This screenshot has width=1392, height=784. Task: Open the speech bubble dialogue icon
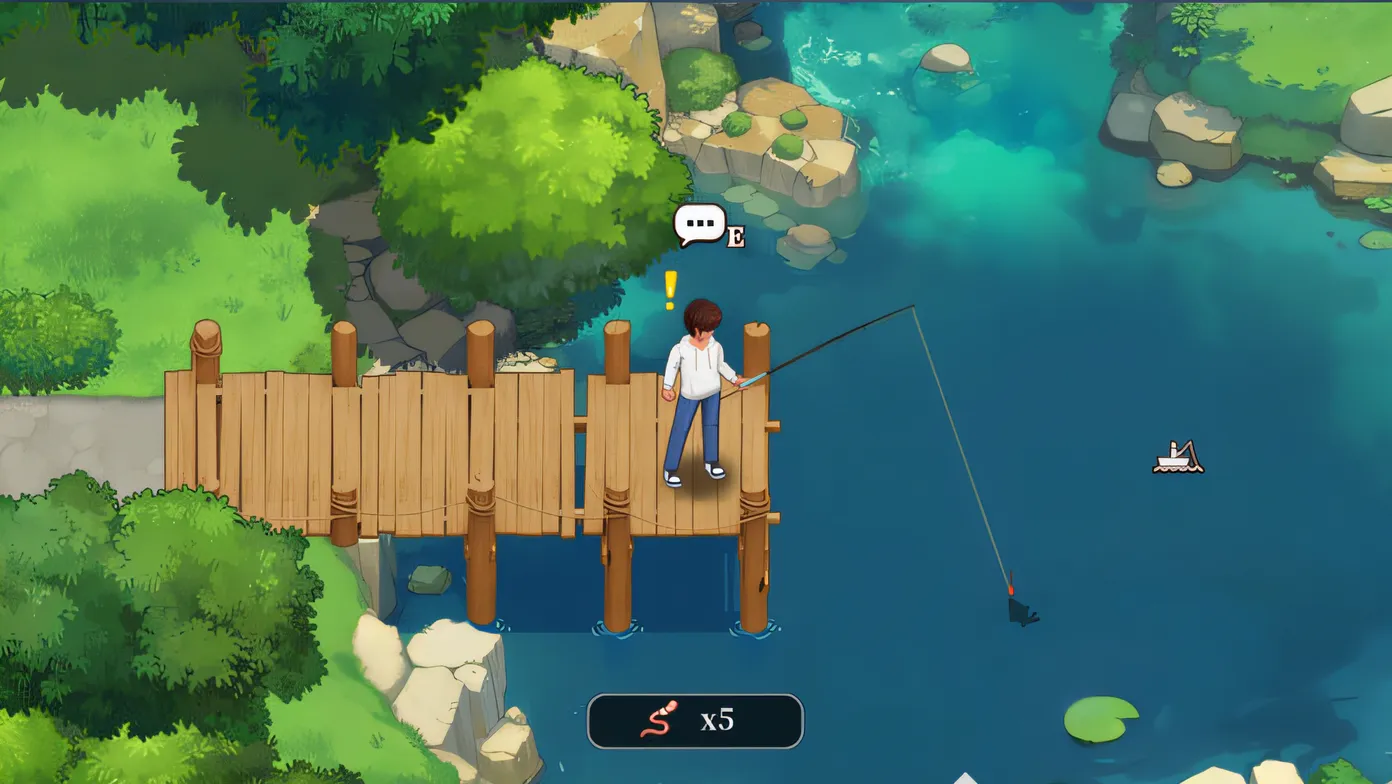tap(699, 224)
